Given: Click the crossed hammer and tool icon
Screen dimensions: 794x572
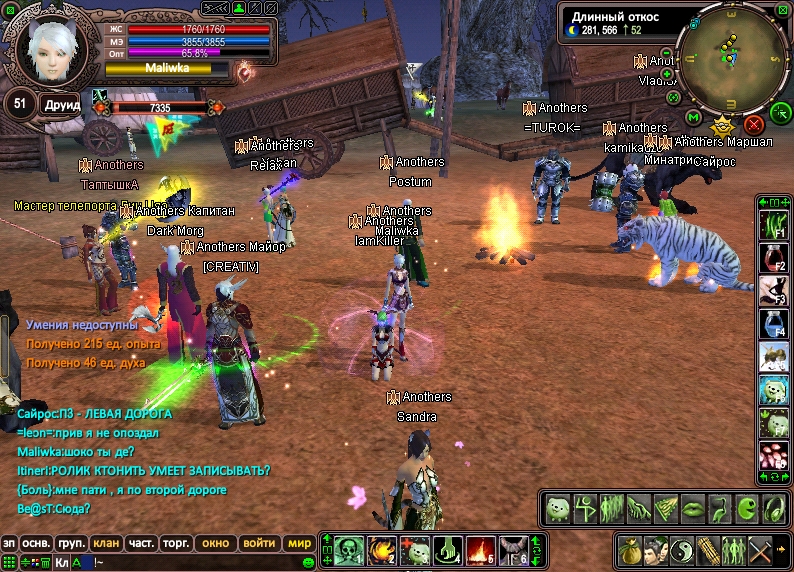Looking at the screenshot, I should pos(762,550).
